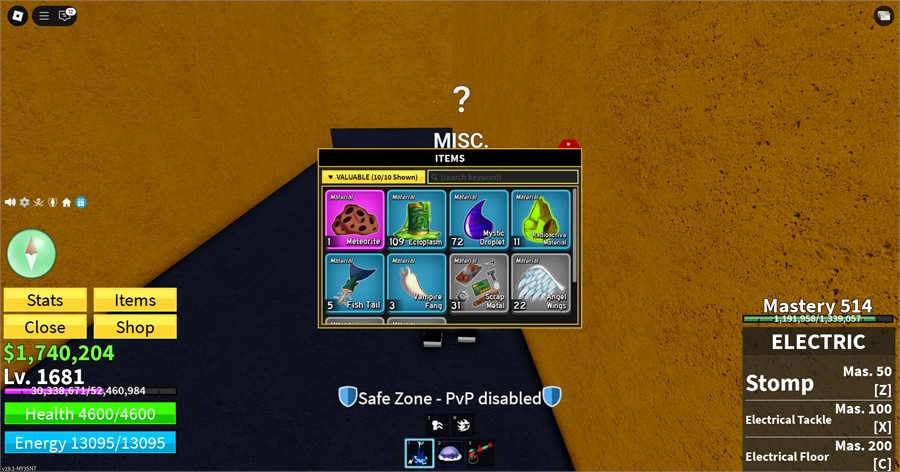Choose the Mystic Droplet item

[x=478, y=219]
